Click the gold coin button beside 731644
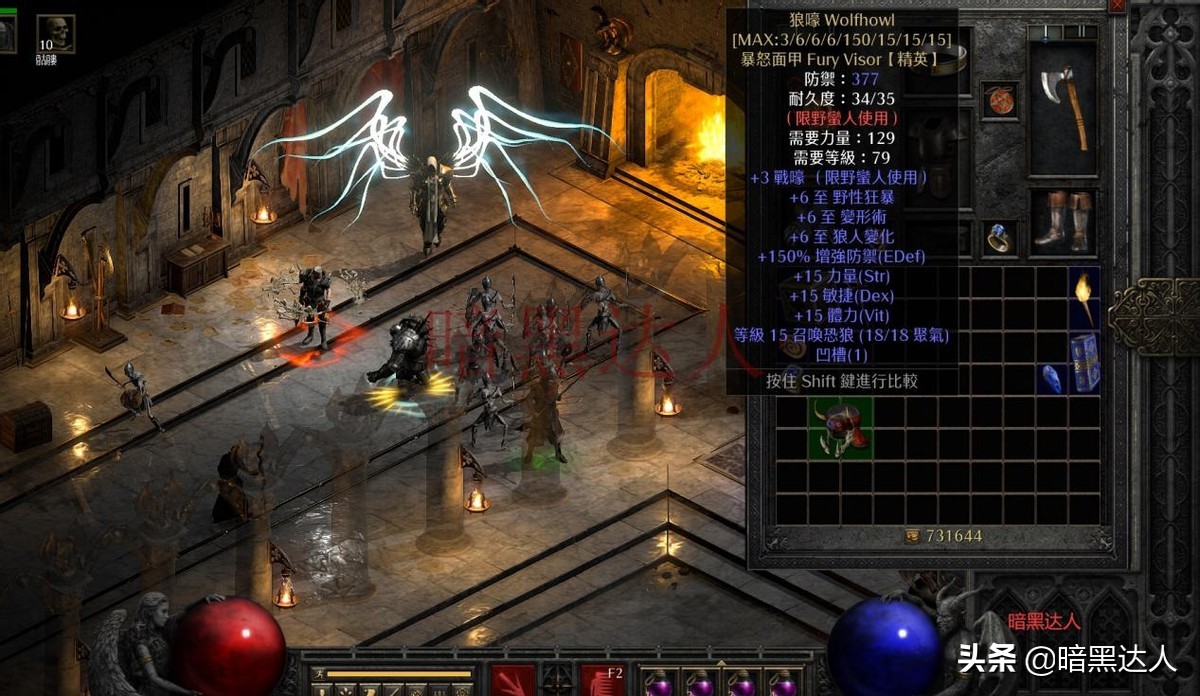The height and width of the screenshot is (696, 1200). [x=911, y=536]
